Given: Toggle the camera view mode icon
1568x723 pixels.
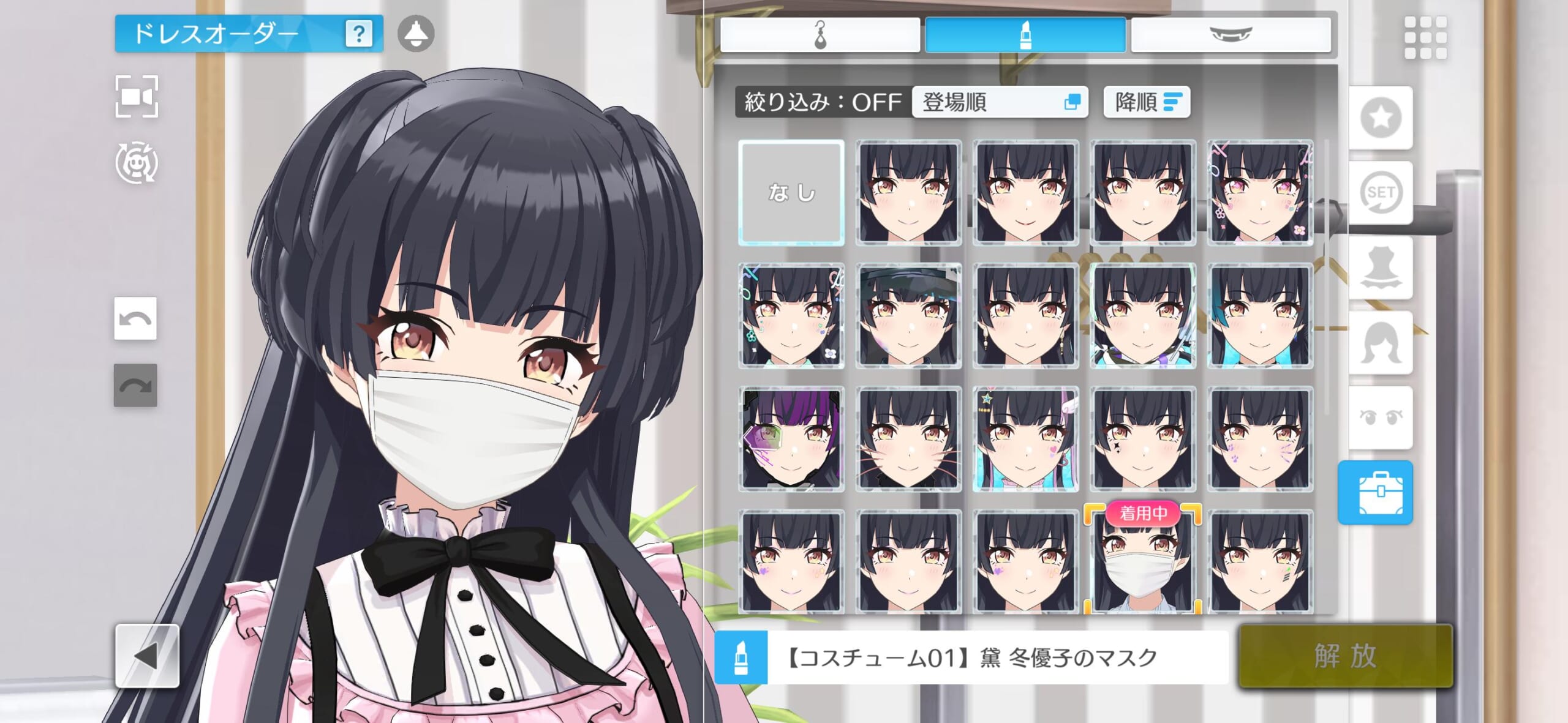Looking at the screenshot, I should pos(137,97).
